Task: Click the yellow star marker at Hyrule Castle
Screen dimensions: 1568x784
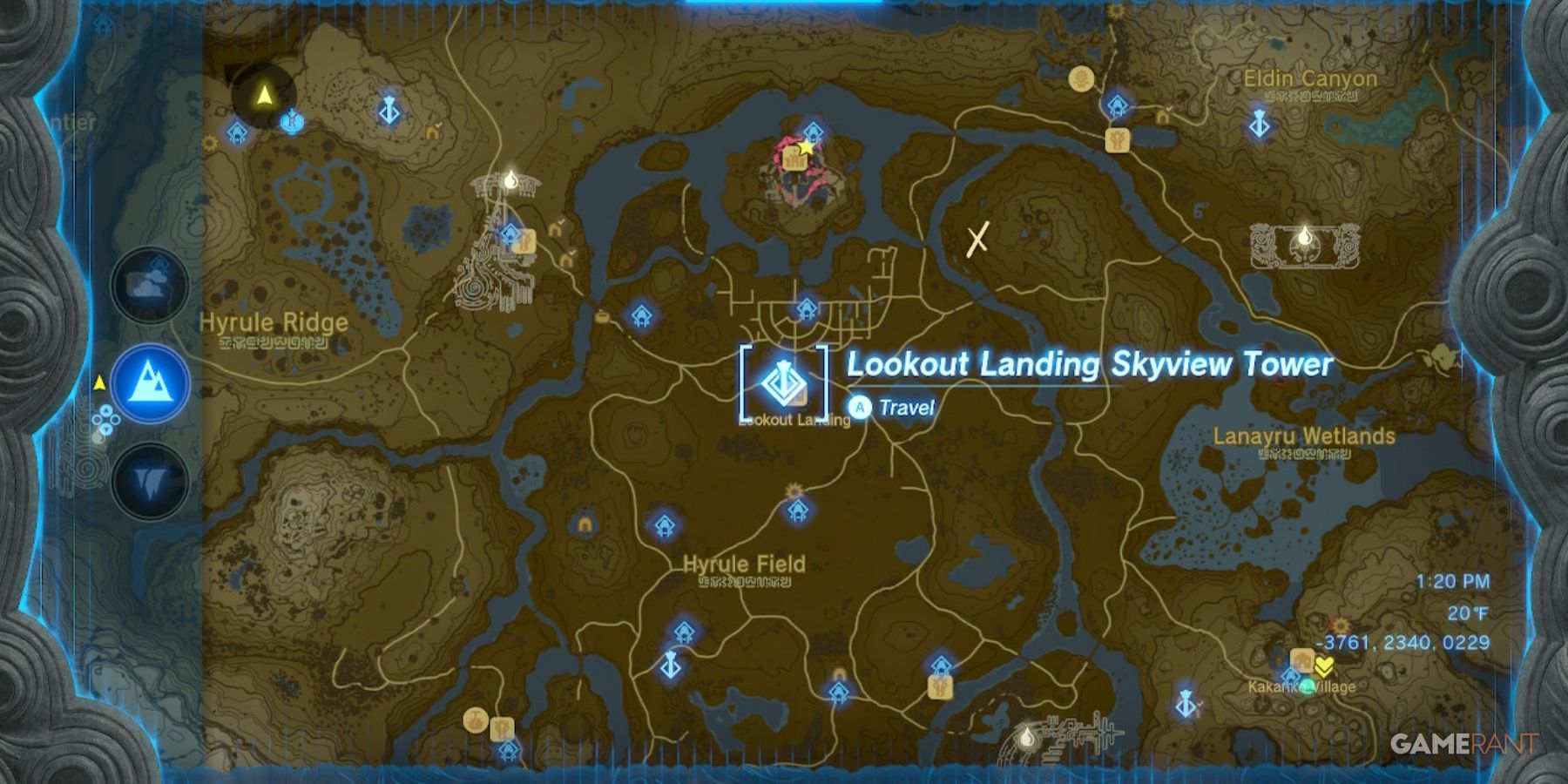Action: pos(804,150)
